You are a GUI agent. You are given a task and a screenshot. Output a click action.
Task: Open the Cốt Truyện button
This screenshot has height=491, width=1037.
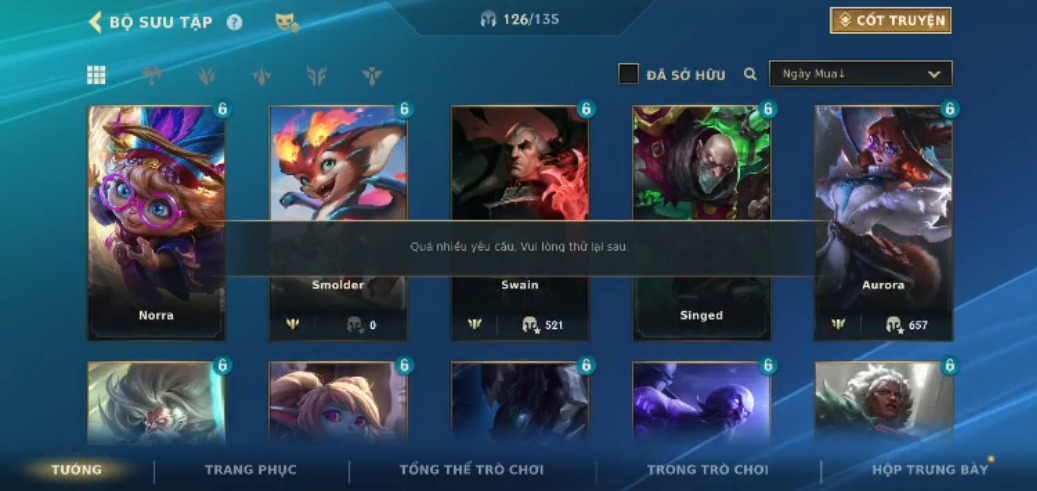pos(890,21)
